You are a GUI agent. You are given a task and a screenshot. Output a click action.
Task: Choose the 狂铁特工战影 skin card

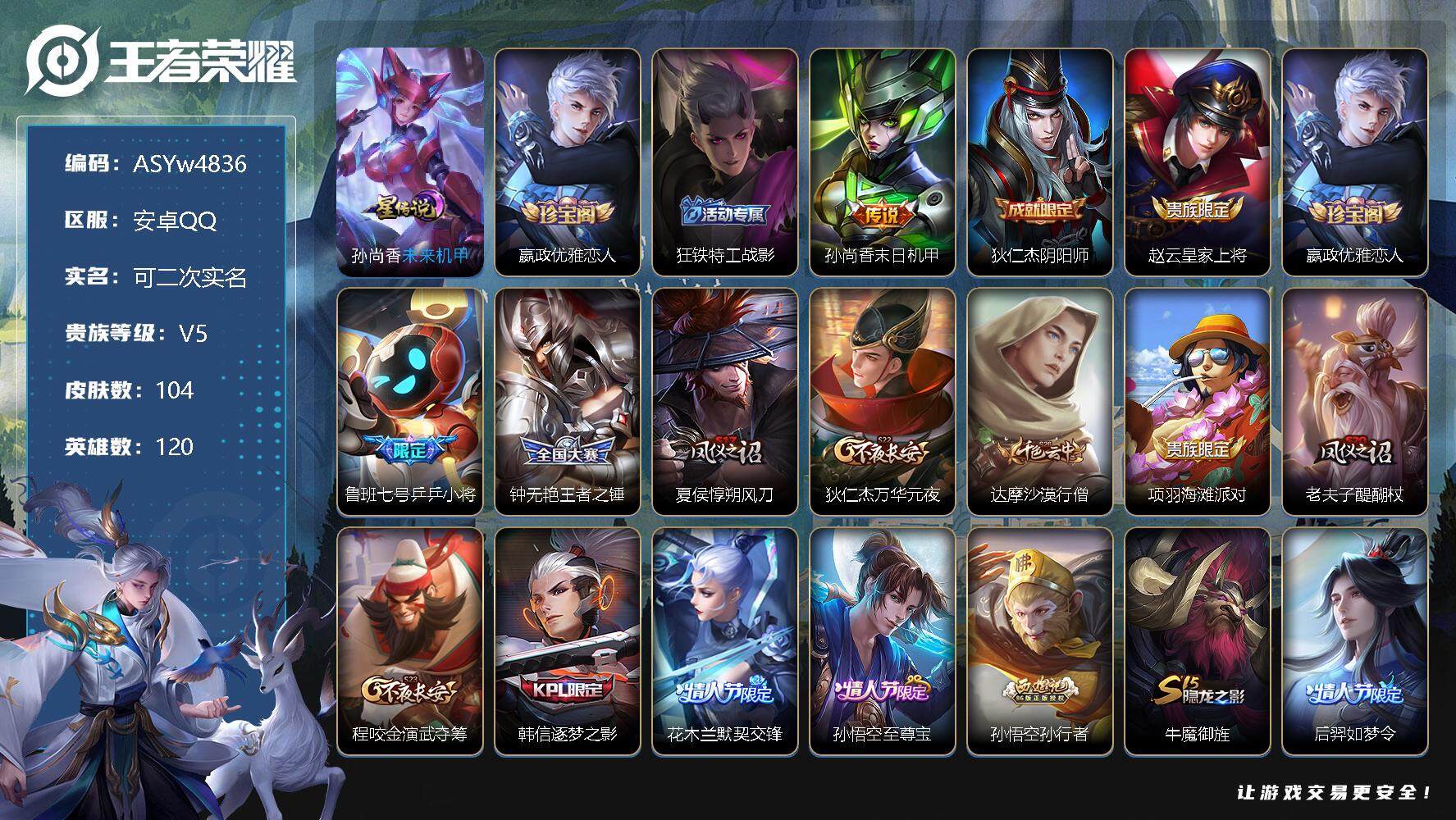(x=725, y=162)
